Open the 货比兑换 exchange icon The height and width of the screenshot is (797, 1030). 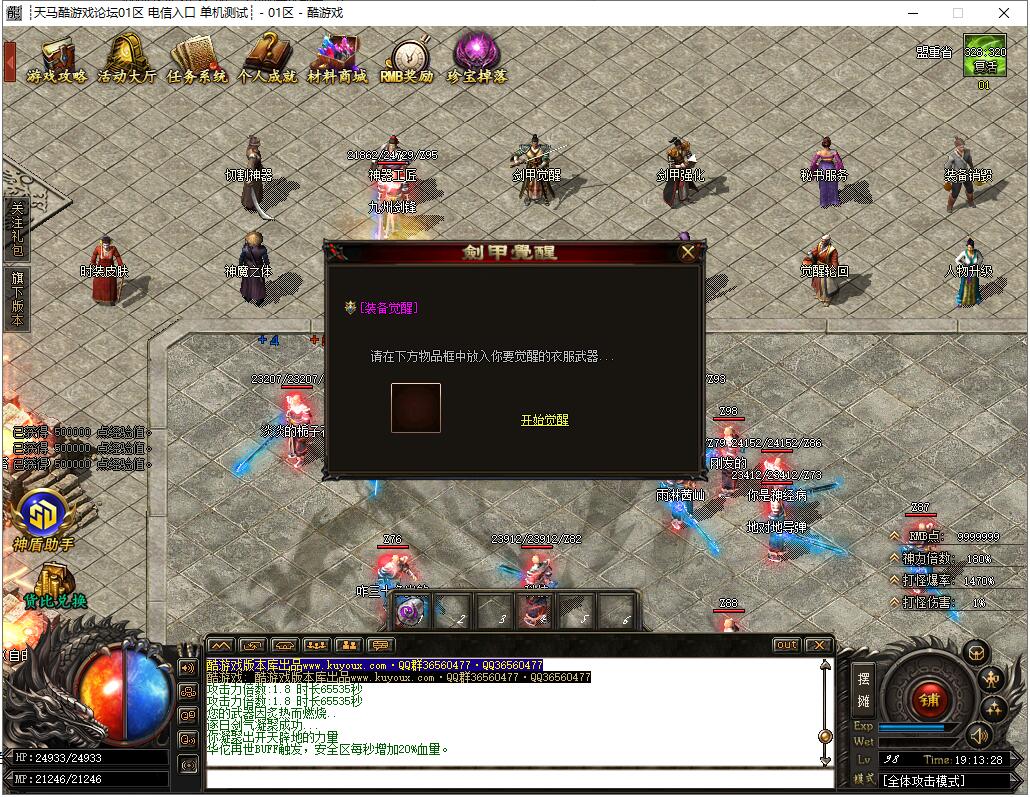(54, 586)
